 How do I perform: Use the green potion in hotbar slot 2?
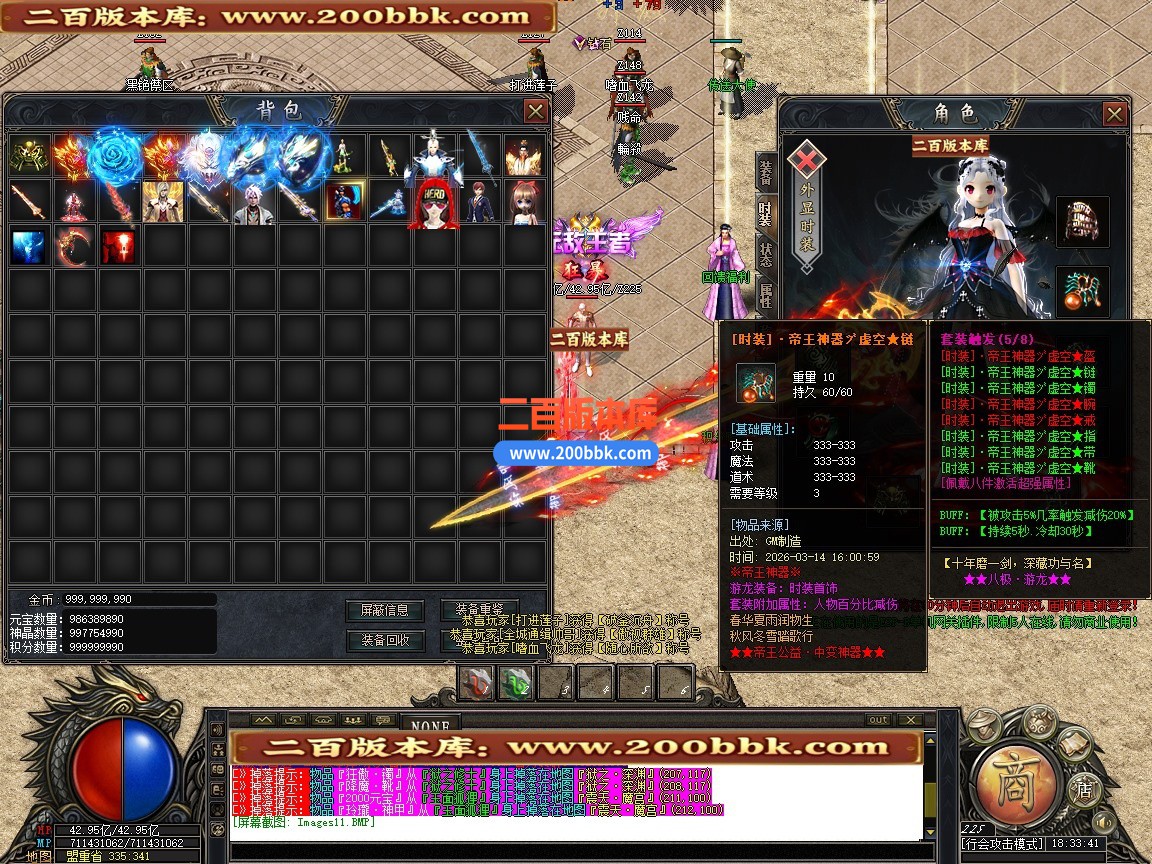click(516, 683)
